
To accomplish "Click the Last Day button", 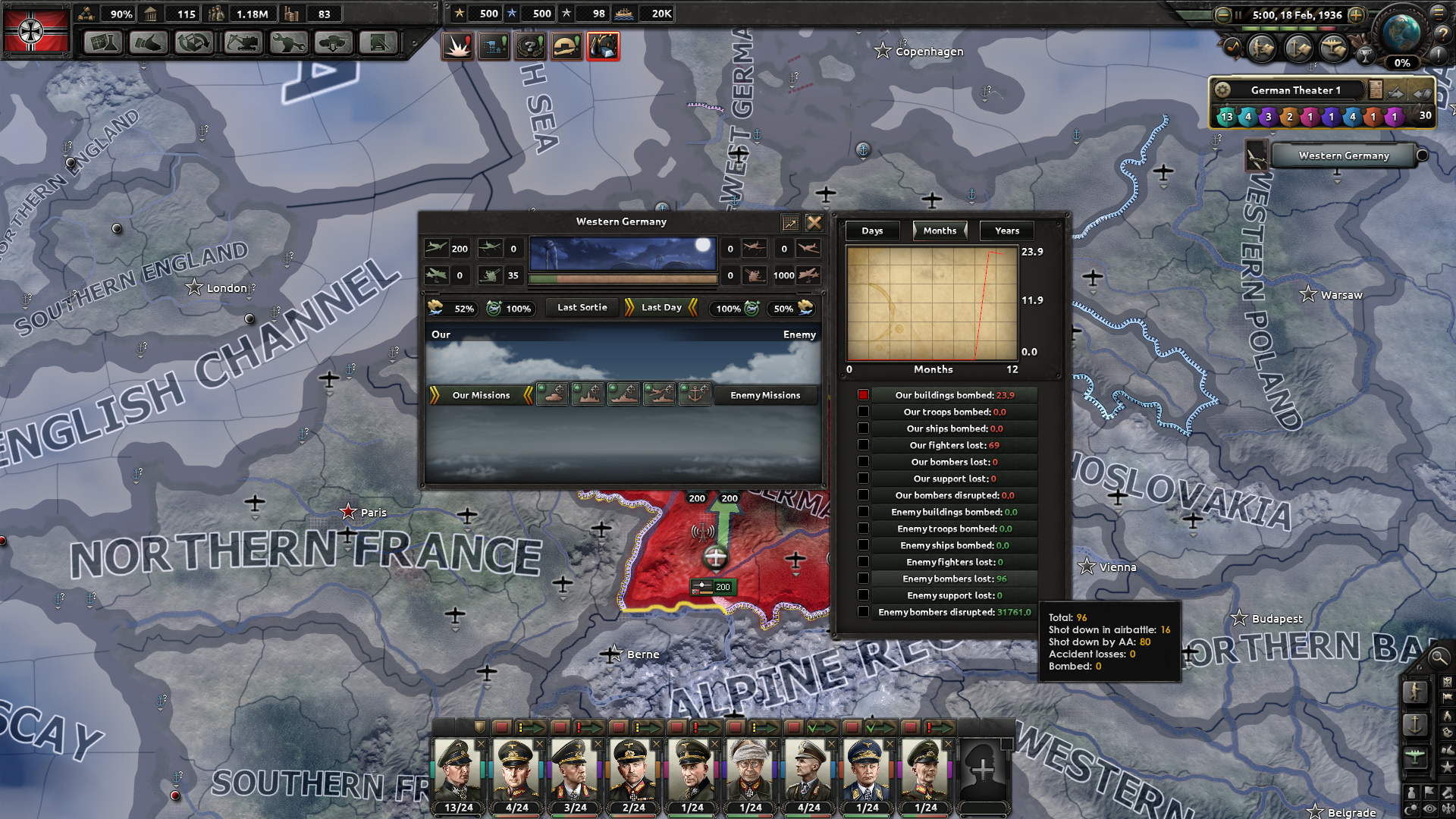I will click(x=661, y=307).
